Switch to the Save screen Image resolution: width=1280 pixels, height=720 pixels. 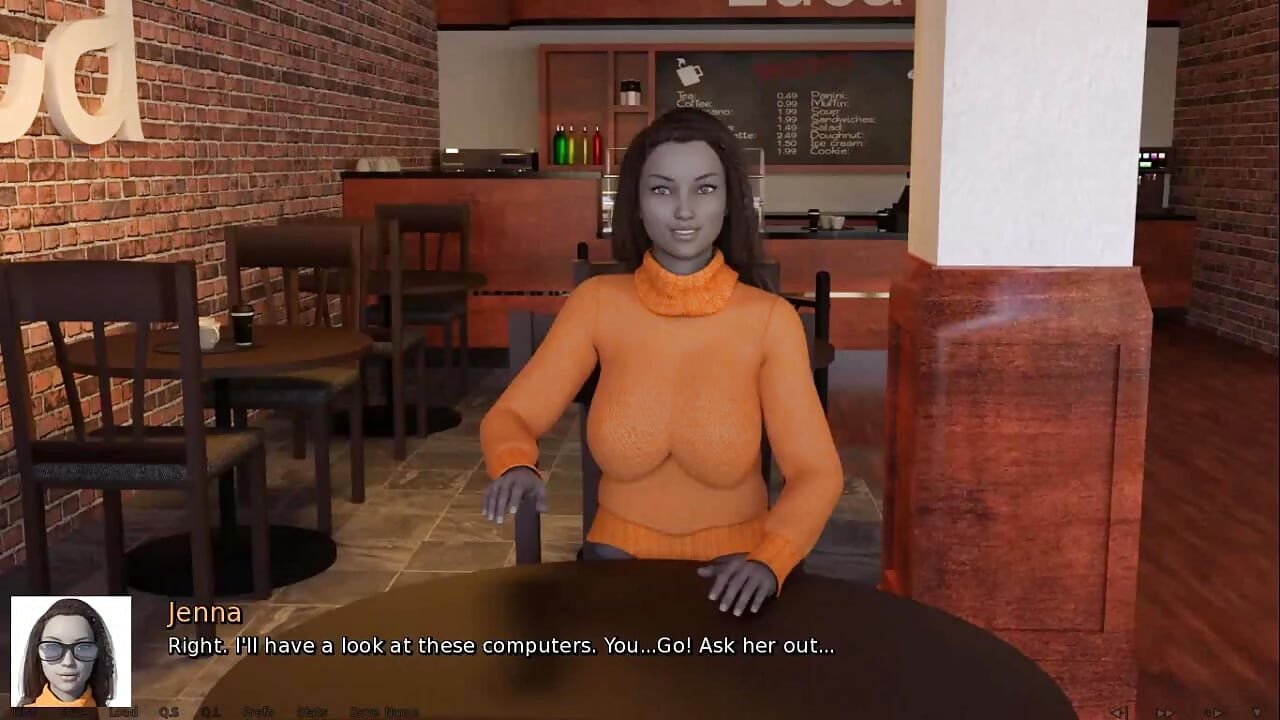tap(75, 712)
